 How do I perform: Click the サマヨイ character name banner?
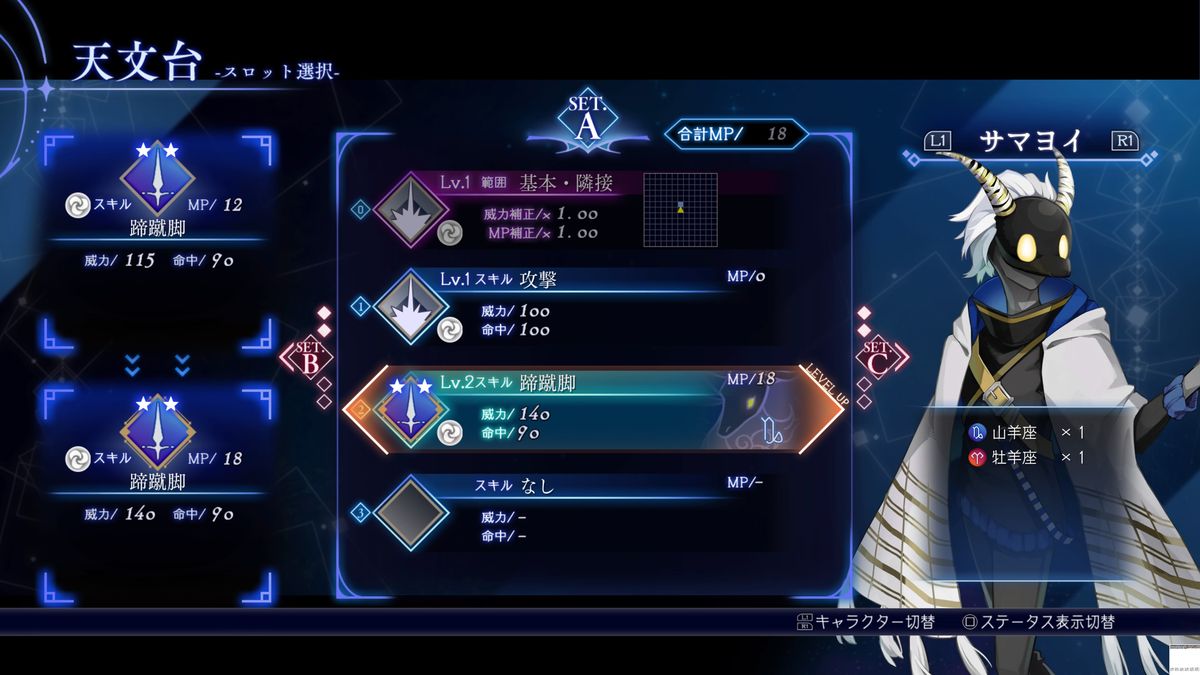click(1028, 142)
